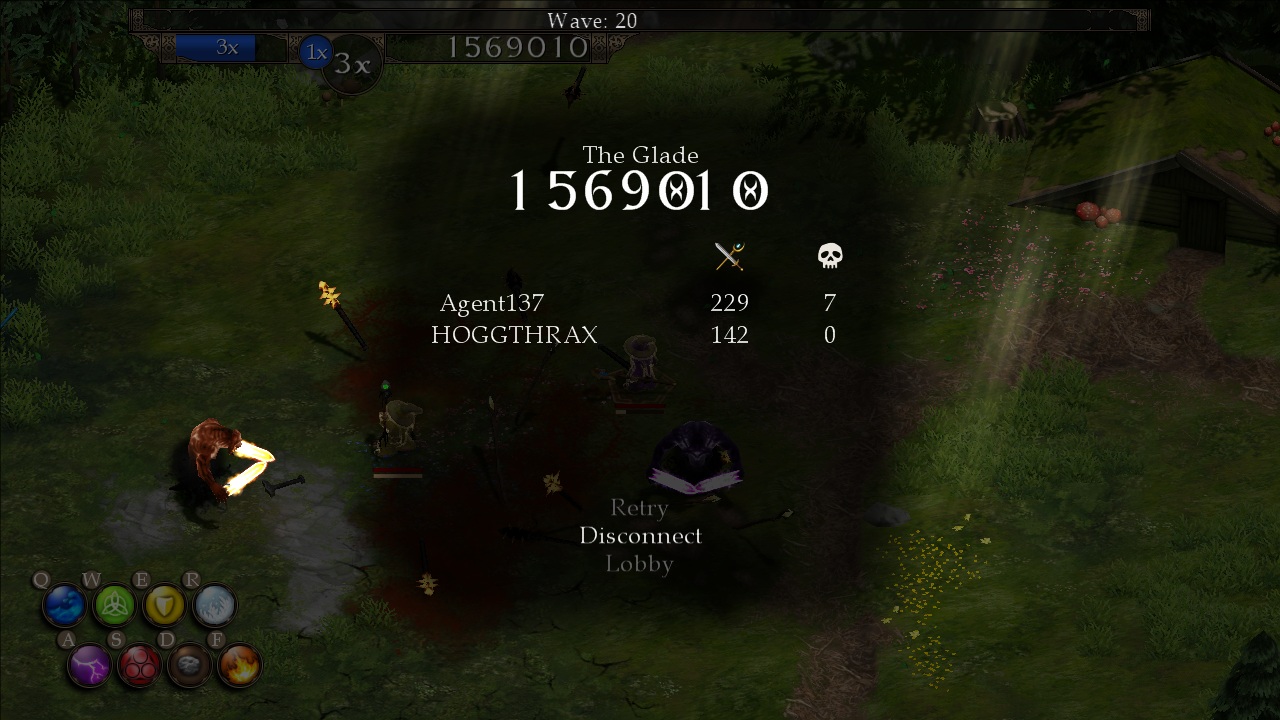Select the Agent137 player row
The height and width of the screenshot is (720, 1280).
[x=492, y=303]
